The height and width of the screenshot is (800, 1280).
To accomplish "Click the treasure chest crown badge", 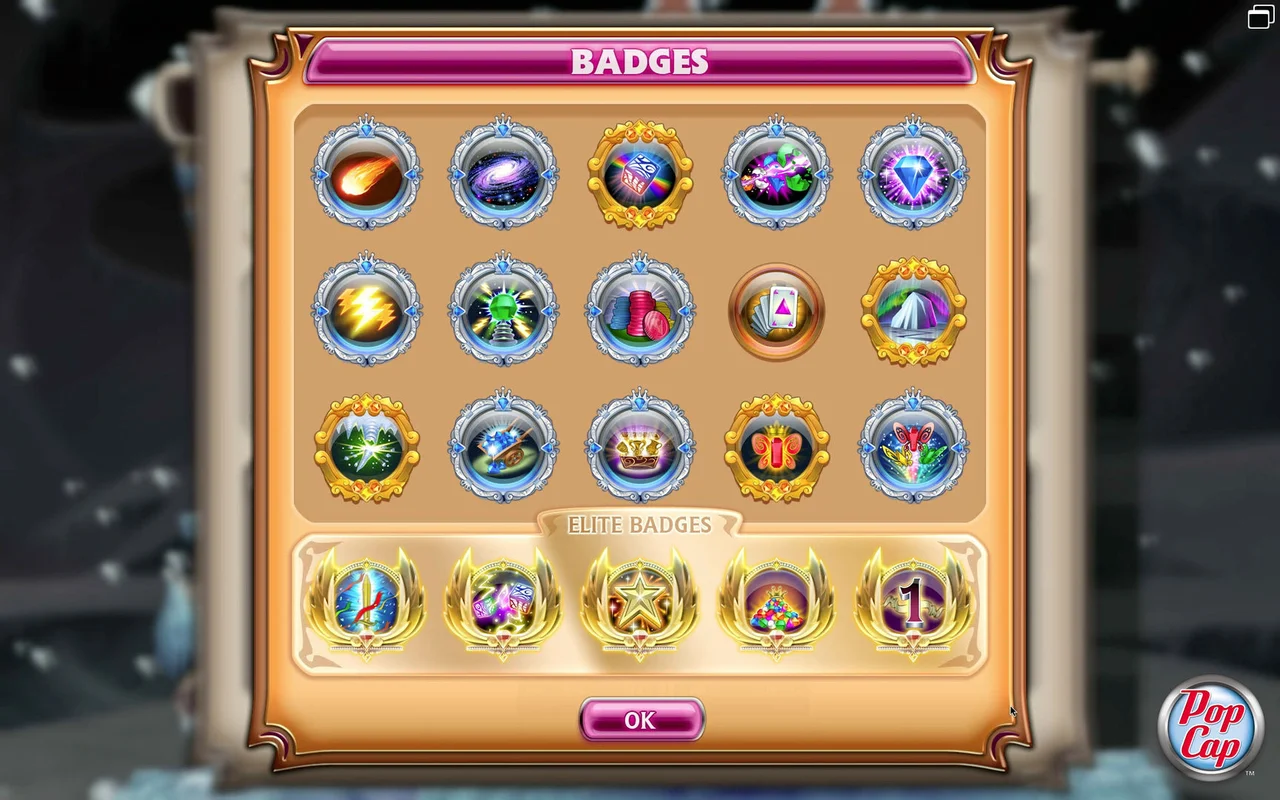I will 640,447.
